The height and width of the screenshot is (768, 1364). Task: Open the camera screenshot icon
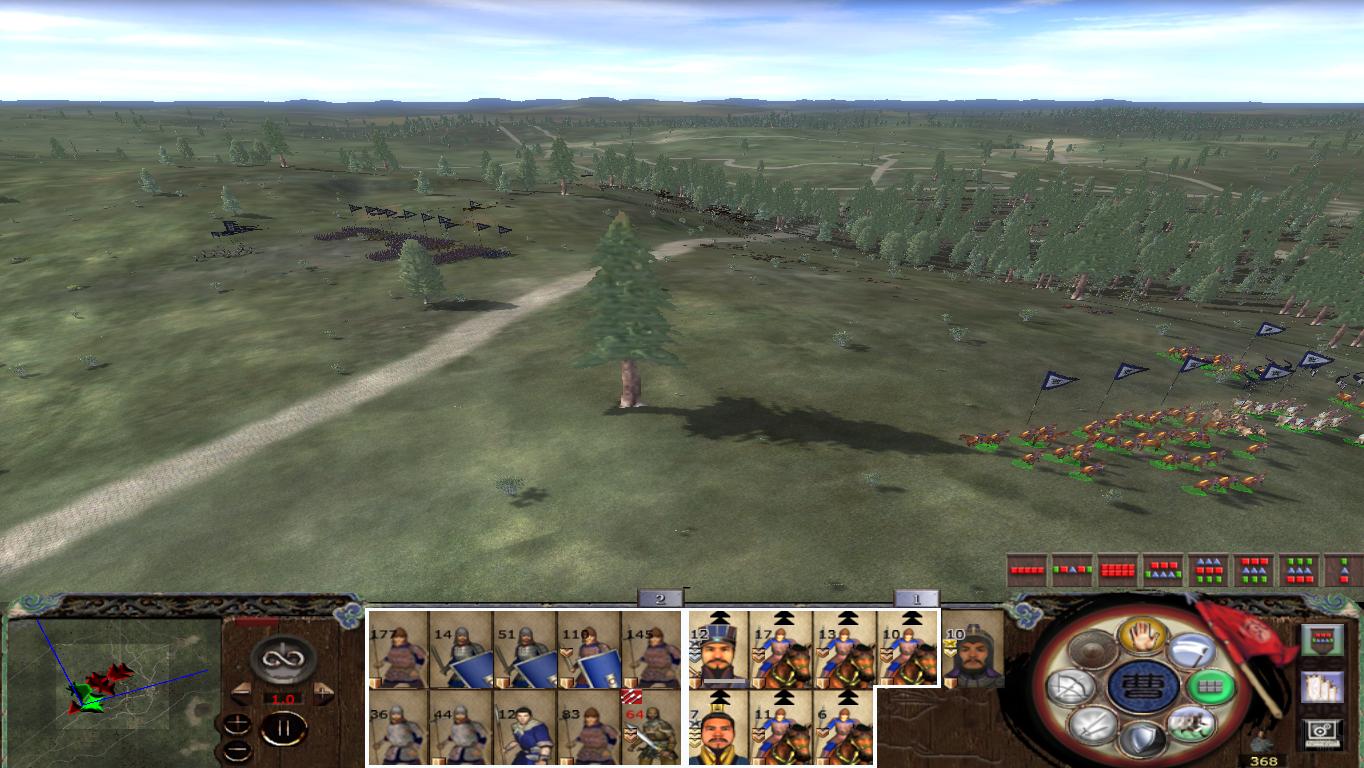coord(1321,729)
